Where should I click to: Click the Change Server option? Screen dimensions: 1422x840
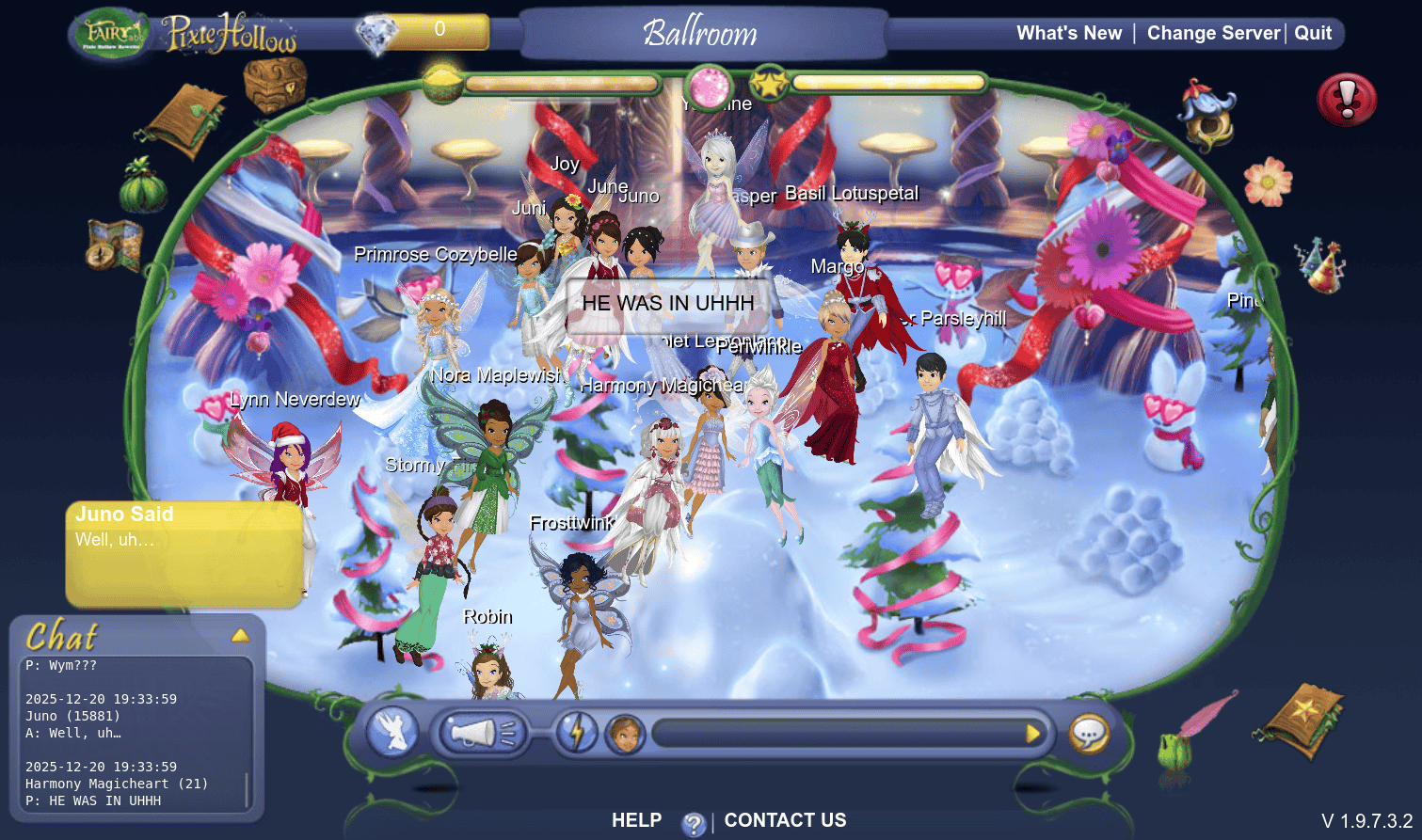(1213, 33)
